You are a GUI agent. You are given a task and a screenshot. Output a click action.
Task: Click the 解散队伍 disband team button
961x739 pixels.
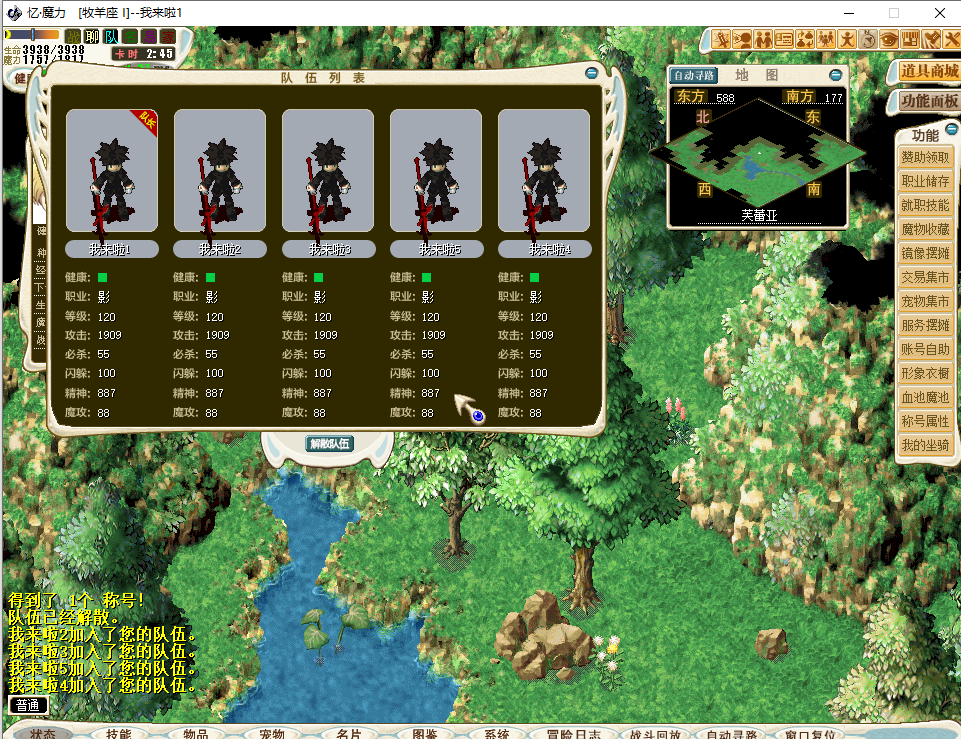pyautogui.click(x=329, y=443)
